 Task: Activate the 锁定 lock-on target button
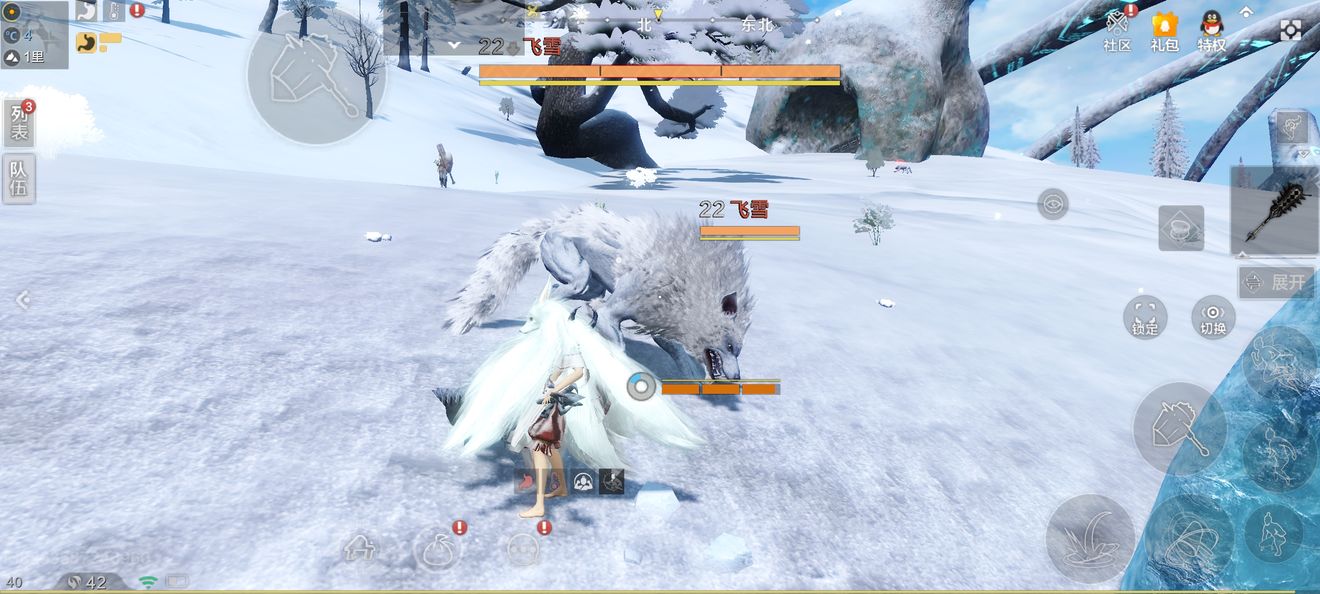pos(1145,317)
